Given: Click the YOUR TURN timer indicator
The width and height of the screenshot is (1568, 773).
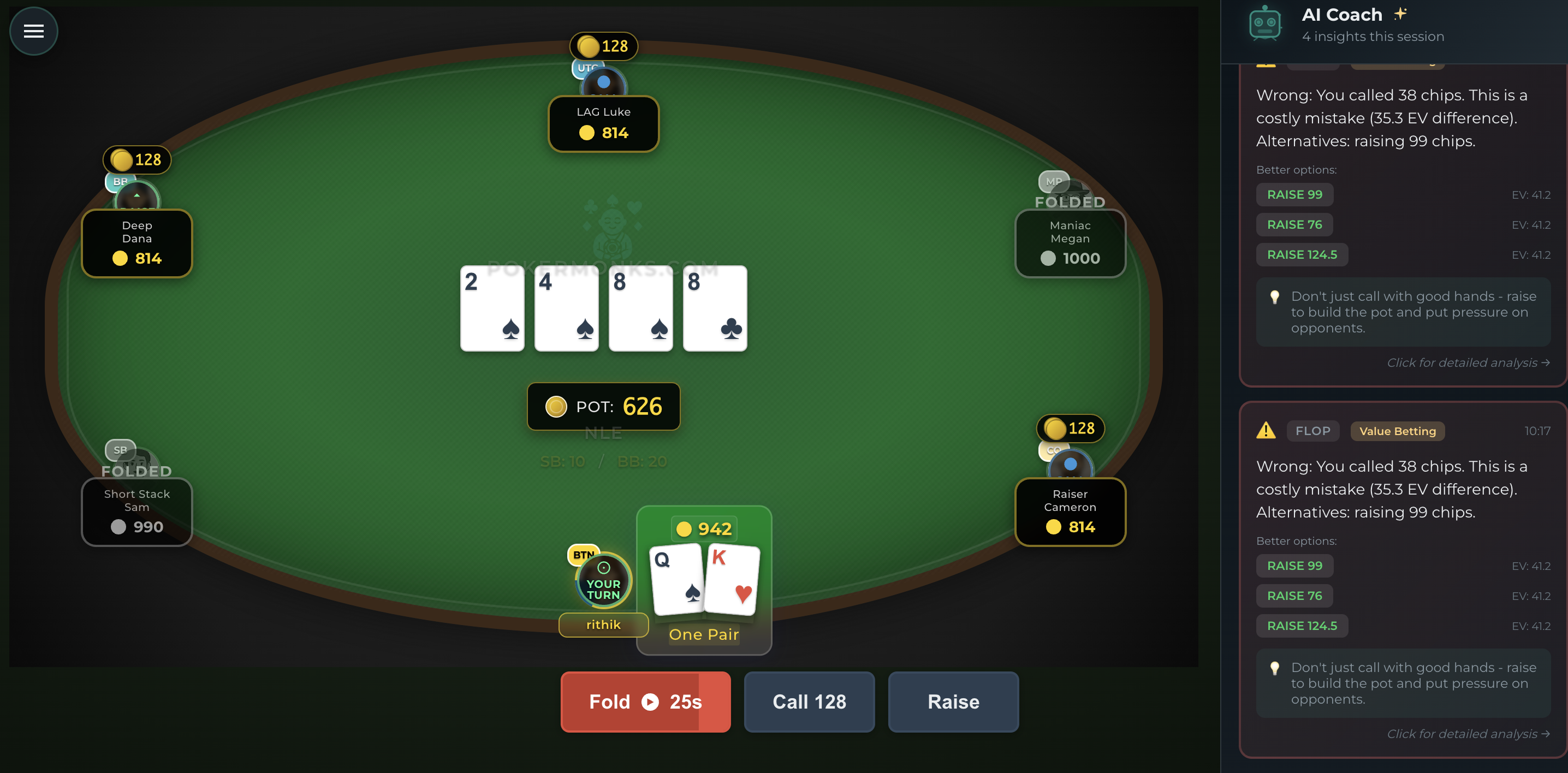Looking at the screenshot, I should [603, 581].
